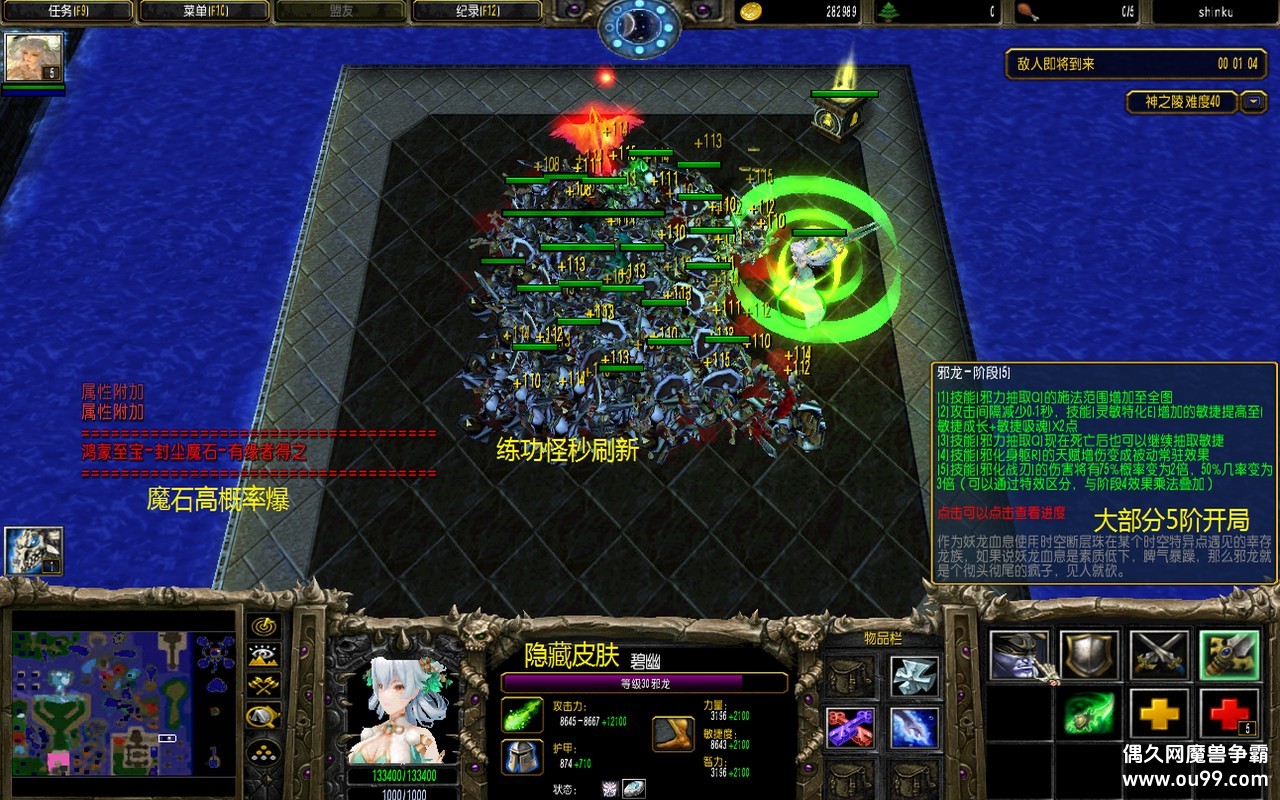
Task: Activate the minimap signal ping button
Action: [x=264, y=626]
